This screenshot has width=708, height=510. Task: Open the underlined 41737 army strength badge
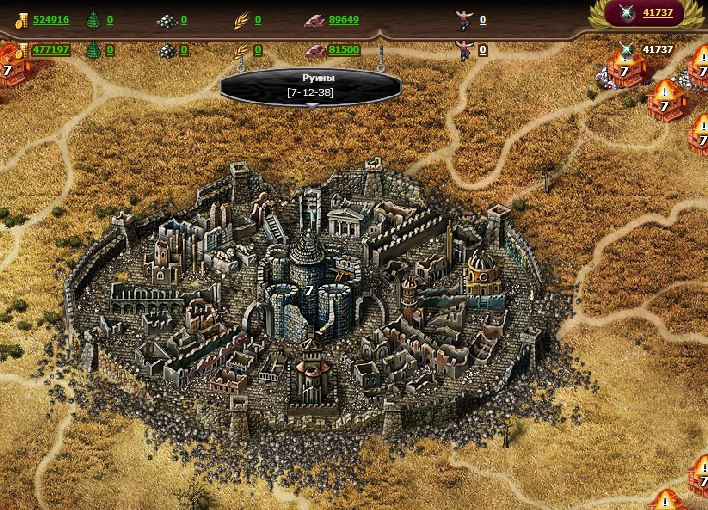[657, 13]
